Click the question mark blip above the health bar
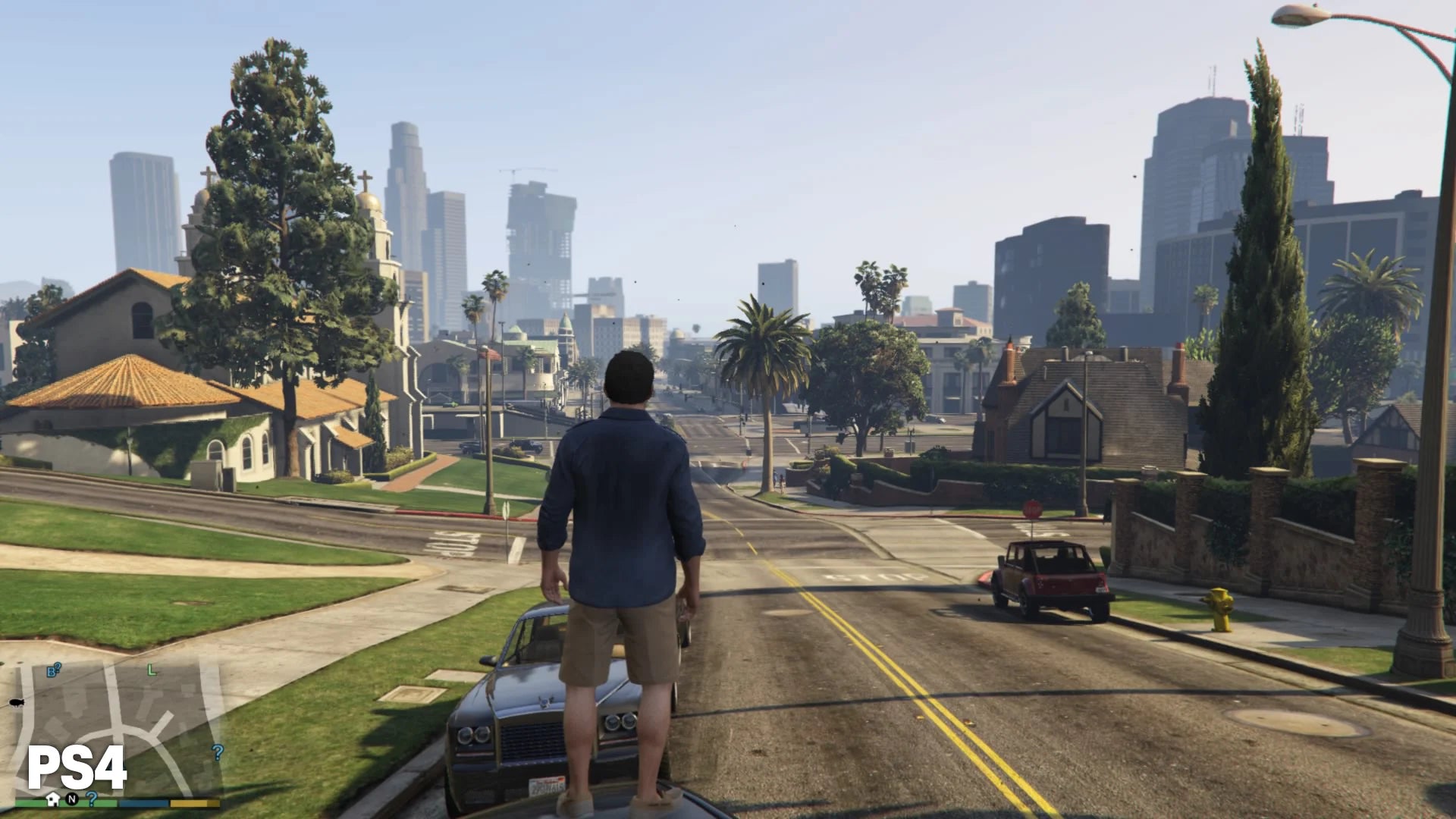1456x819 pixels. pos(91,798)
